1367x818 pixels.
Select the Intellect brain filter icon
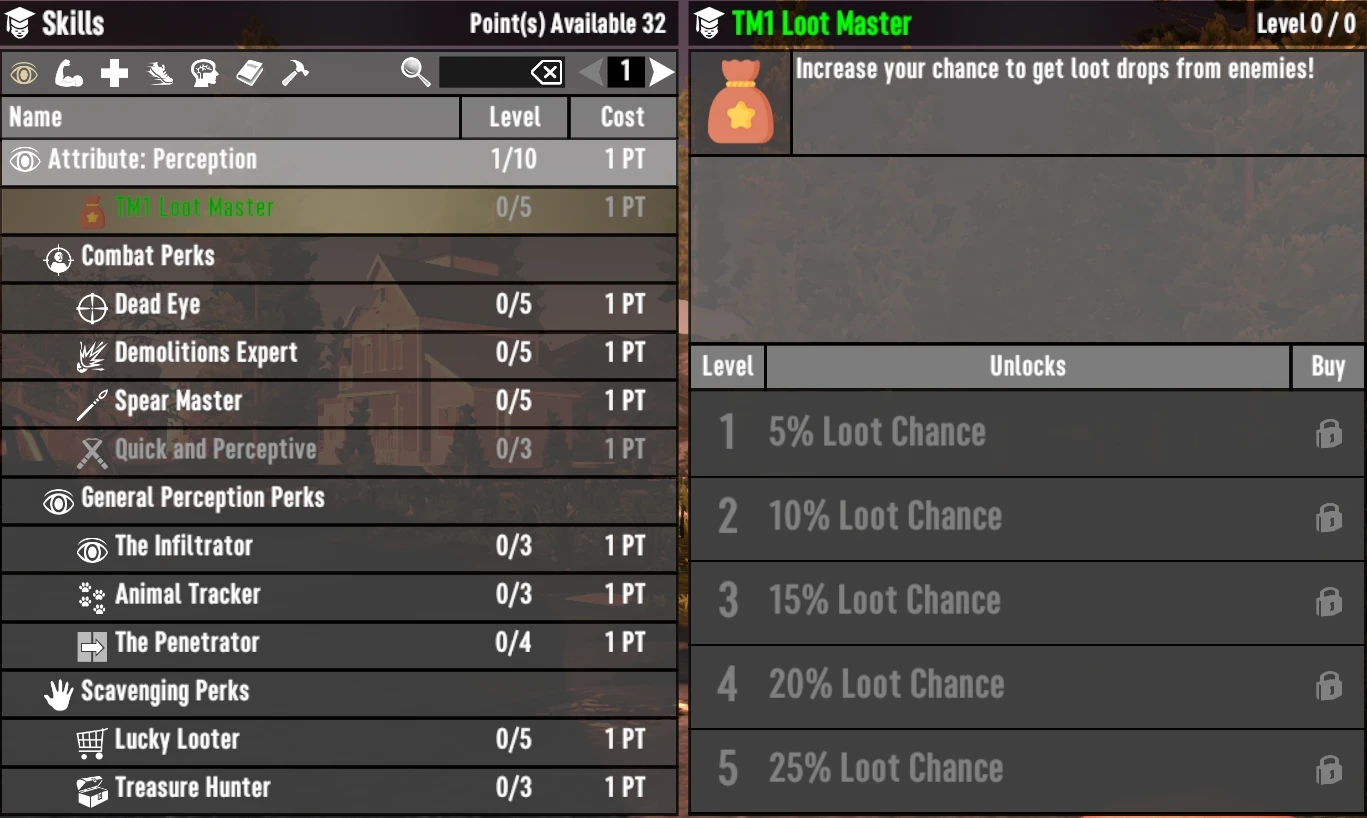pos(204,73)
